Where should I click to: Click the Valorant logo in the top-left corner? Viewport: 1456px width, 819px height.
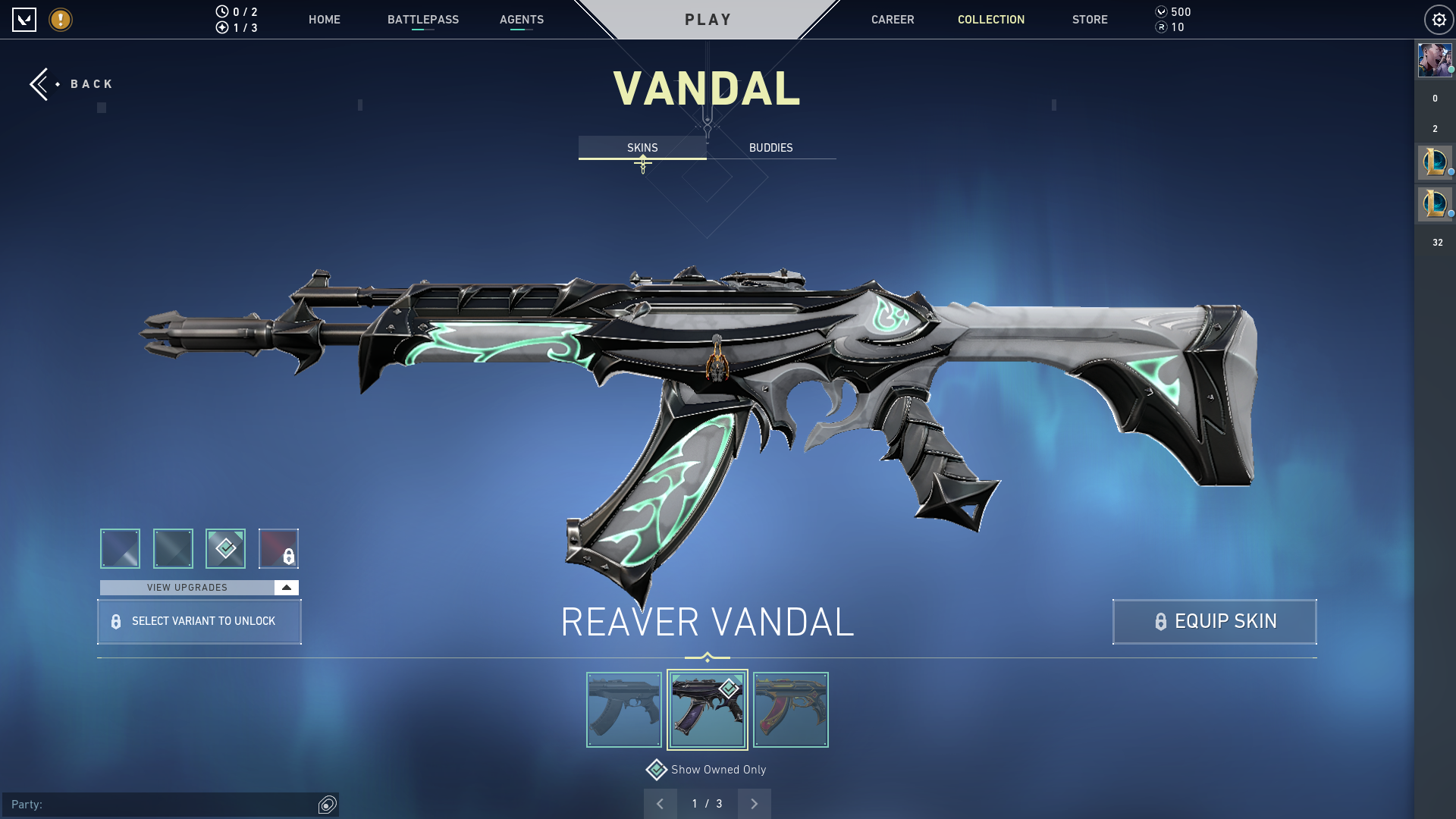tap(25, 20)
